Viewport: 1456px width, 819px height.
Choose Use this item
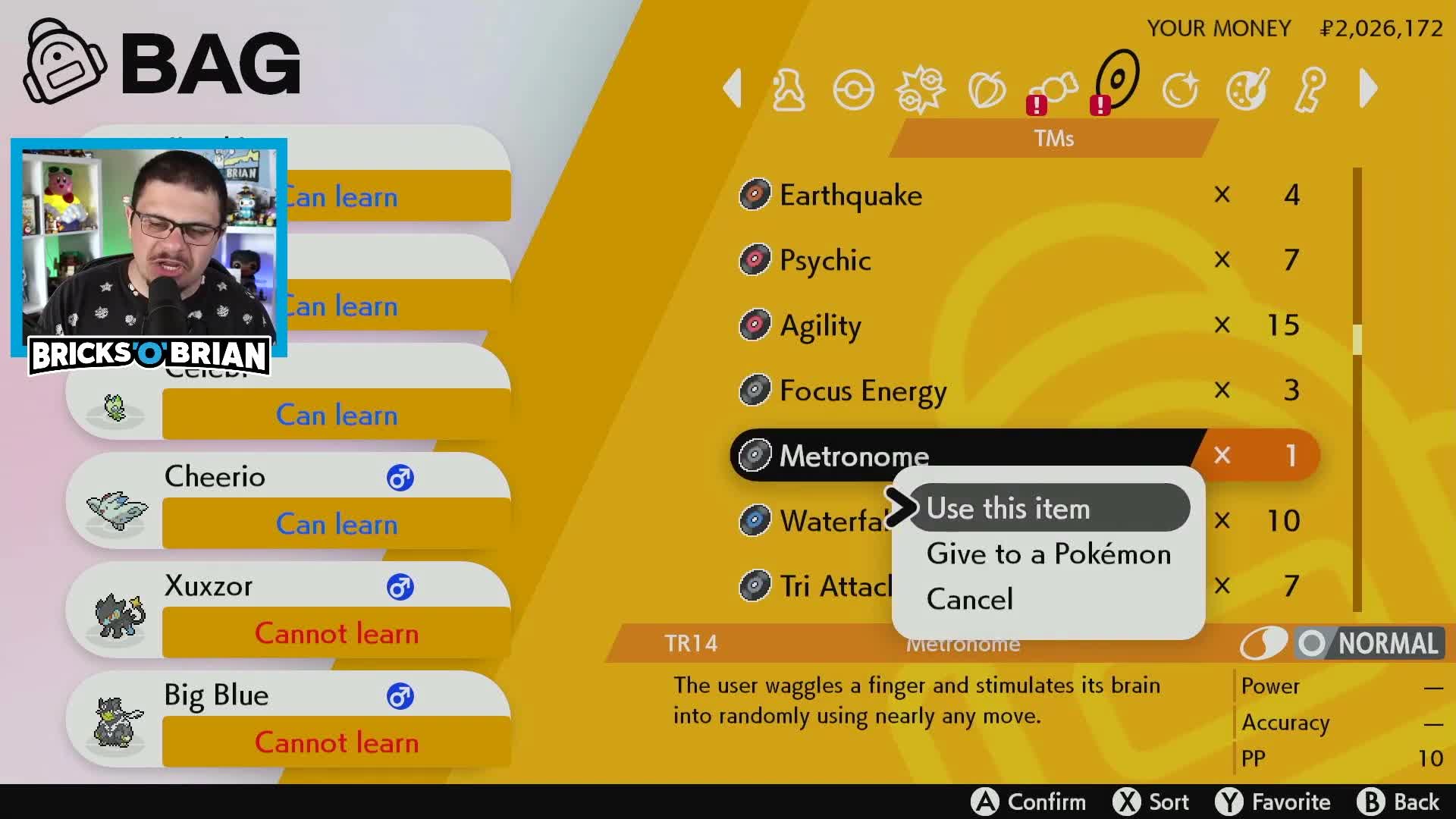pyautogui.click(x=1009, y=508)
